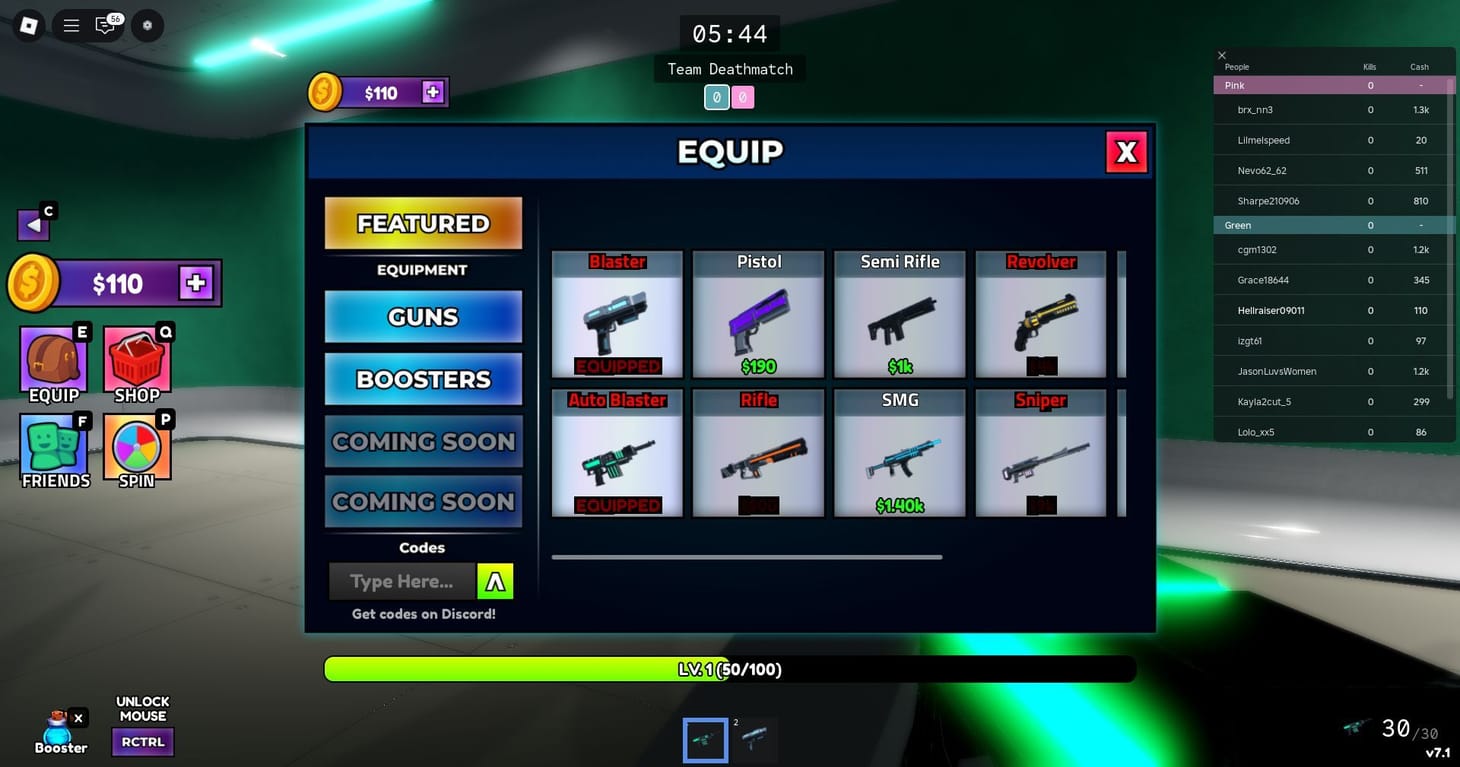Image resolution: width=1460 pixels, height=767 pixels.
Task: Open the EQUIP backpack icon
Action: point(52,355)
